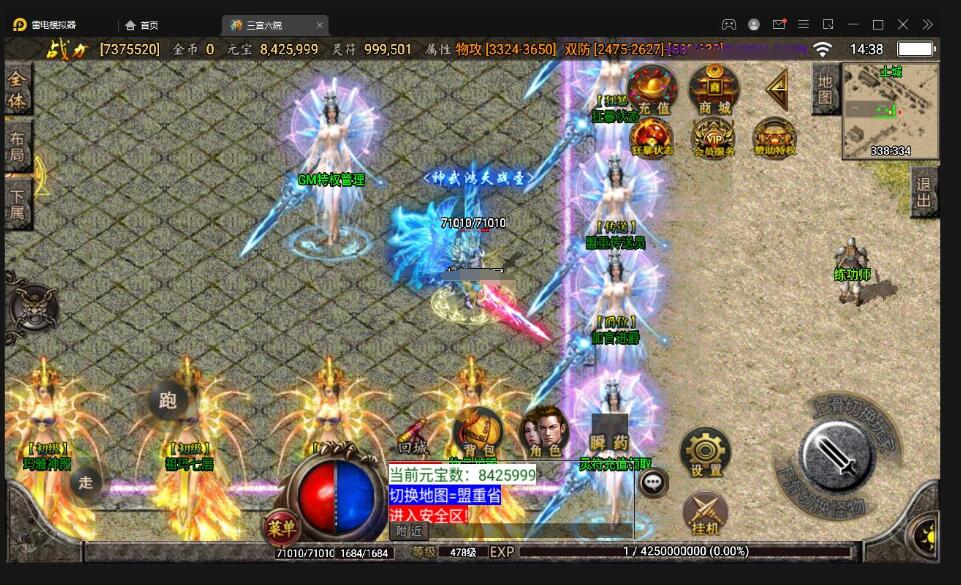Activate 挂机 auto-battle mode
961x585 pixels.
click(x=706, y=515)
